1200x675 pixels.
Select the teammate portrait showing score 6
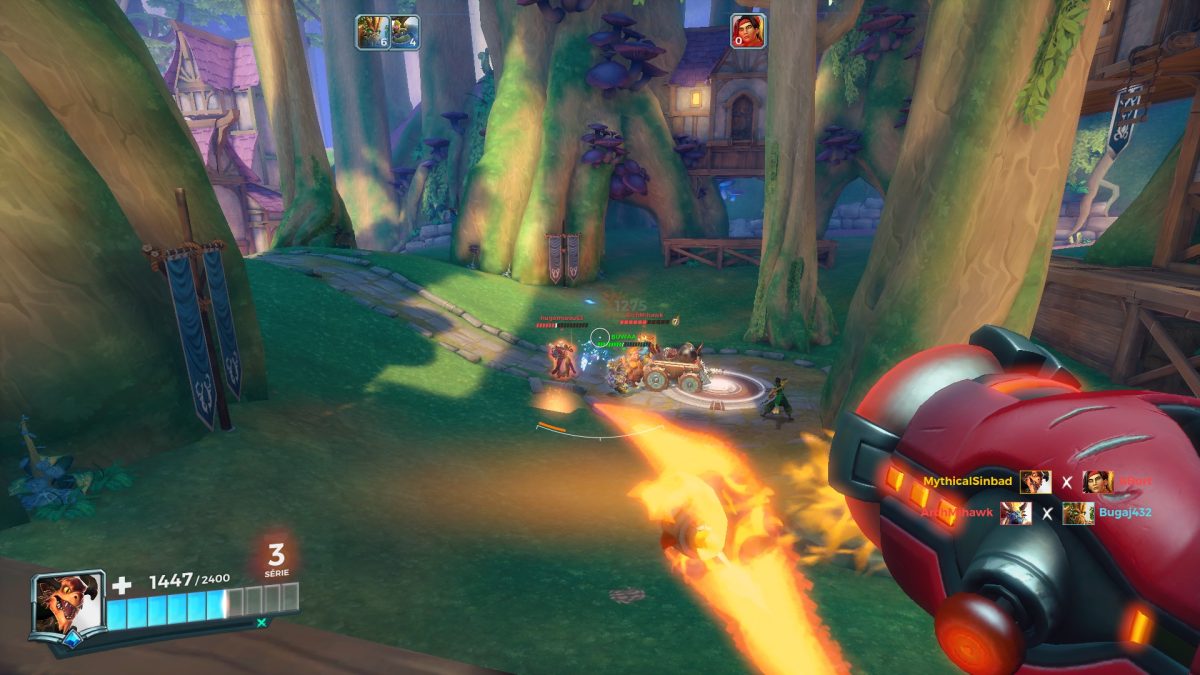tap(372, 32)
